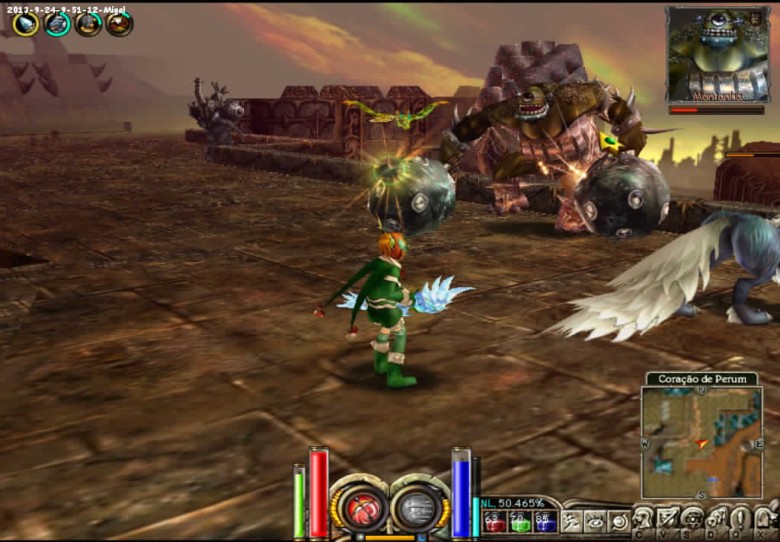Select the red and white buff icon

[x=119, y=23]
